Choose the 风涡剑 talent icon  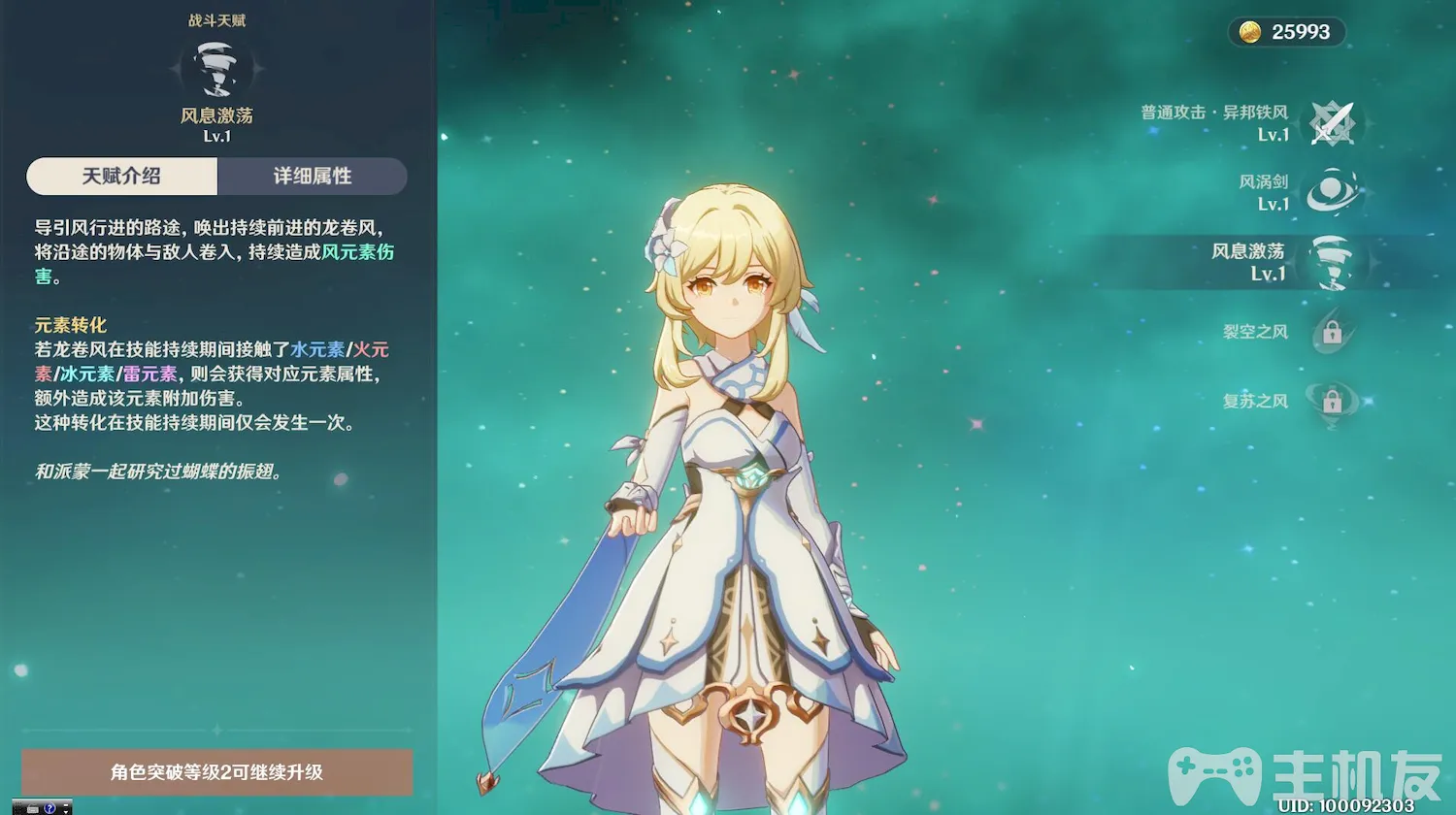(x=1332, y=192)
